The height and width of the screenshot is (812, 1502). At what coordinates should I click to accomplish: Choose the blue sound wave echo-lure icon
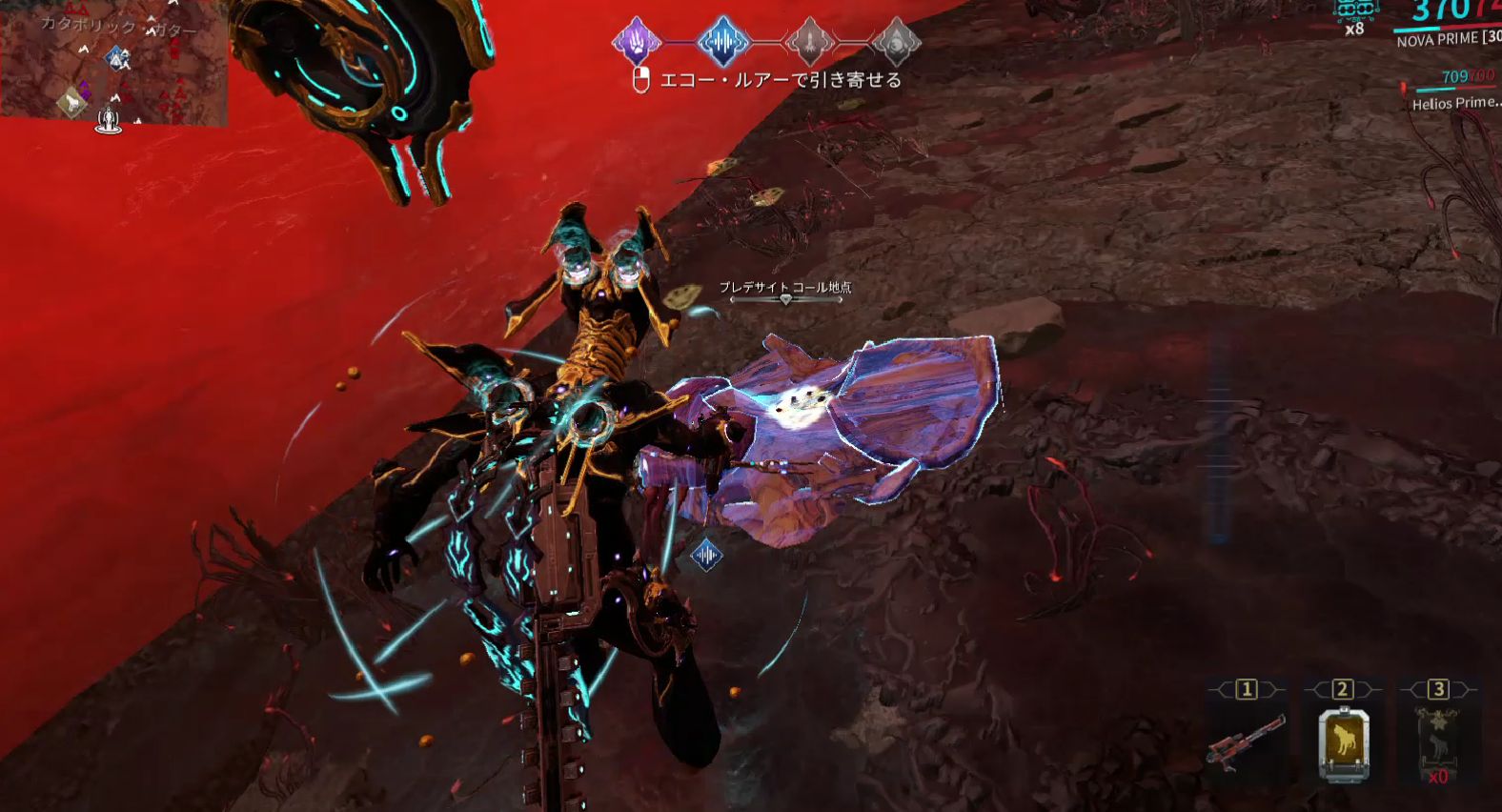point(722,42)
